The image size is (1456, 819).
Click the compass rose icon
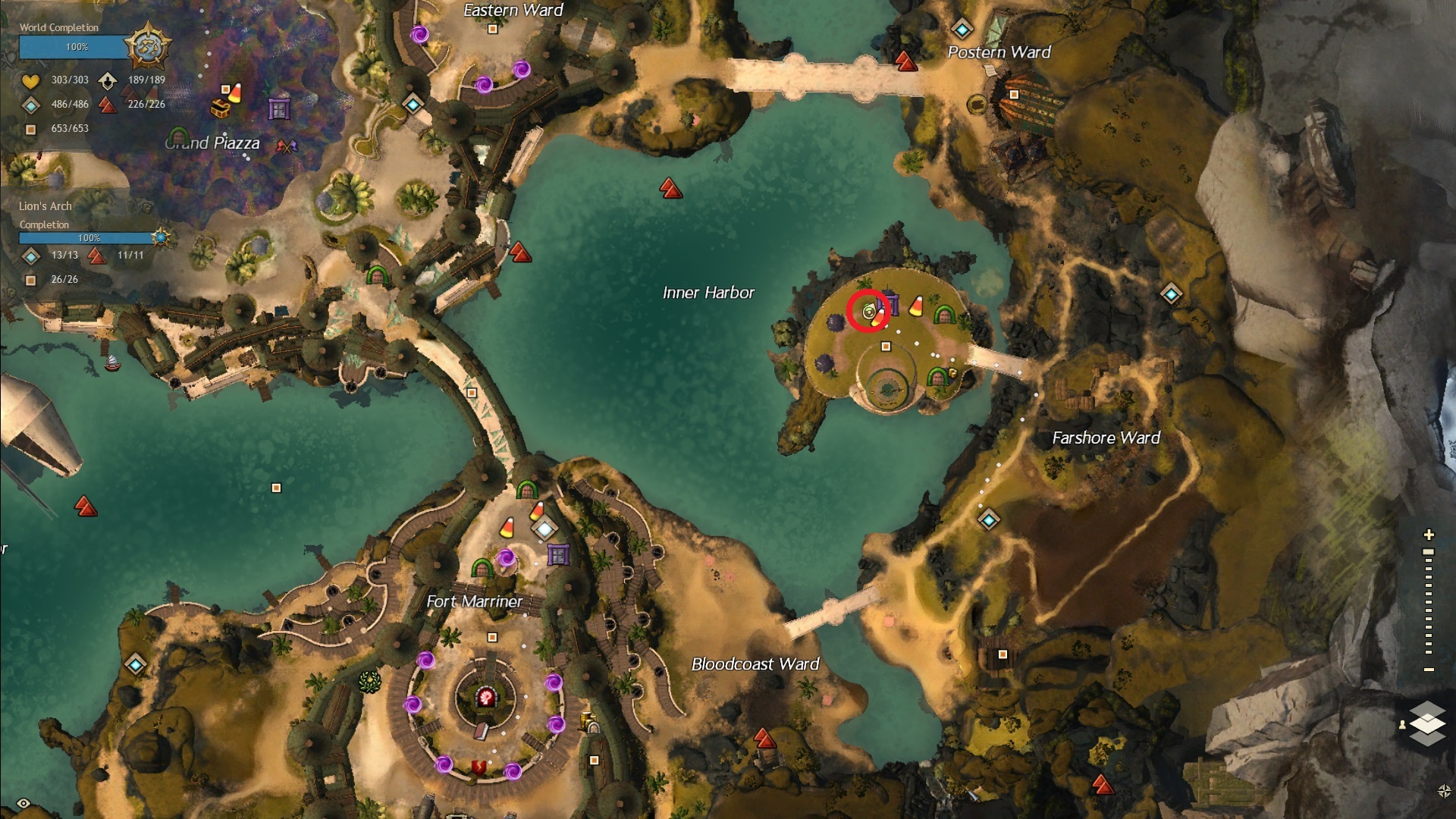[x=1444, y=791]
